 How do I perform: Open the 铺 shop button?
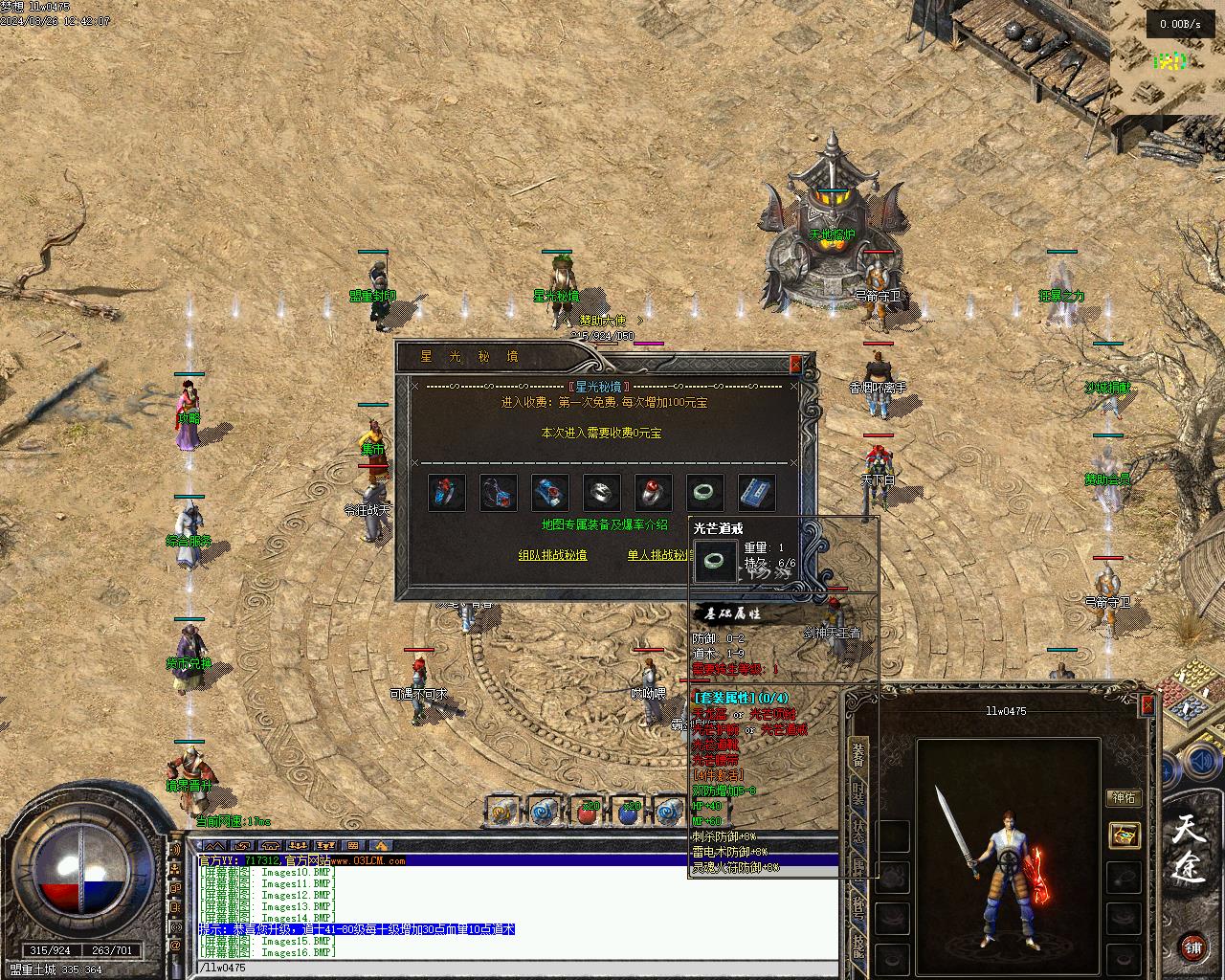[1192, 947]
